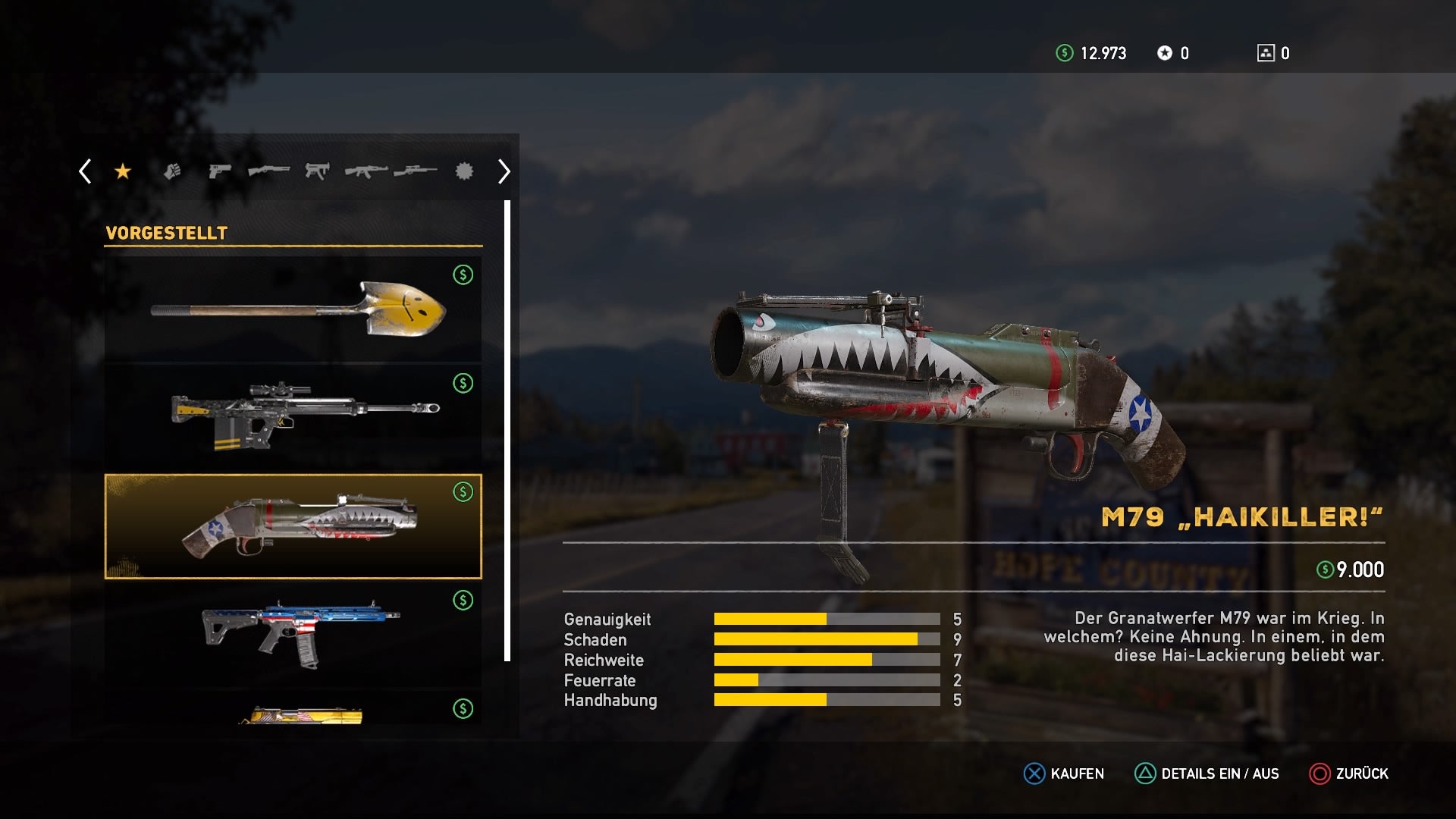Image resolution: width=1456 pixels, height=819 pixels.
Task: Collapse to previous category with left arrow
Action: pyautogui.click(x=84, y=171)
